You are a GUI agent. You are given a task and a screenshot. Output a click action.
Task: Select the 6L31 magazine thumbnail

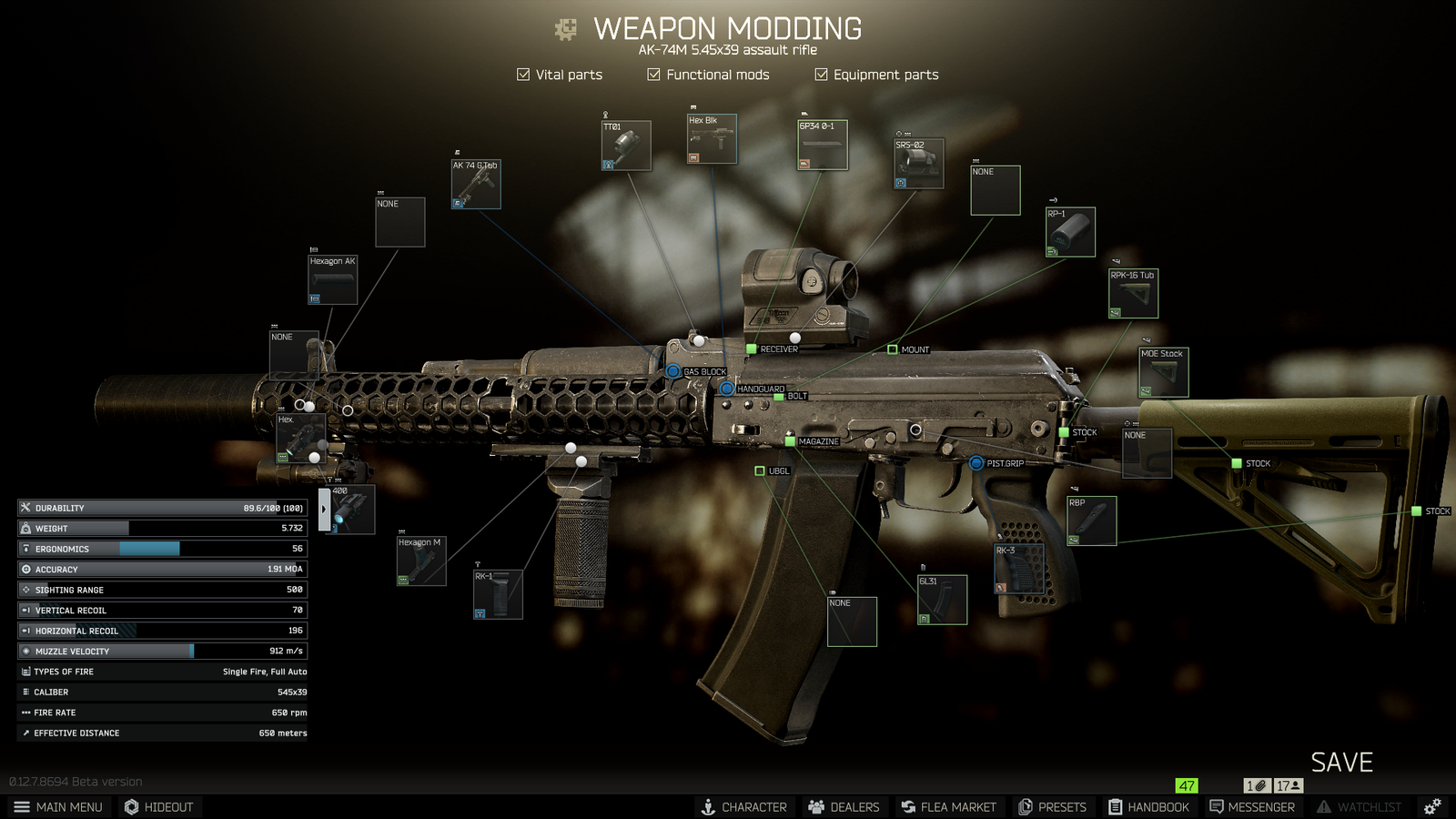[942, 599]
